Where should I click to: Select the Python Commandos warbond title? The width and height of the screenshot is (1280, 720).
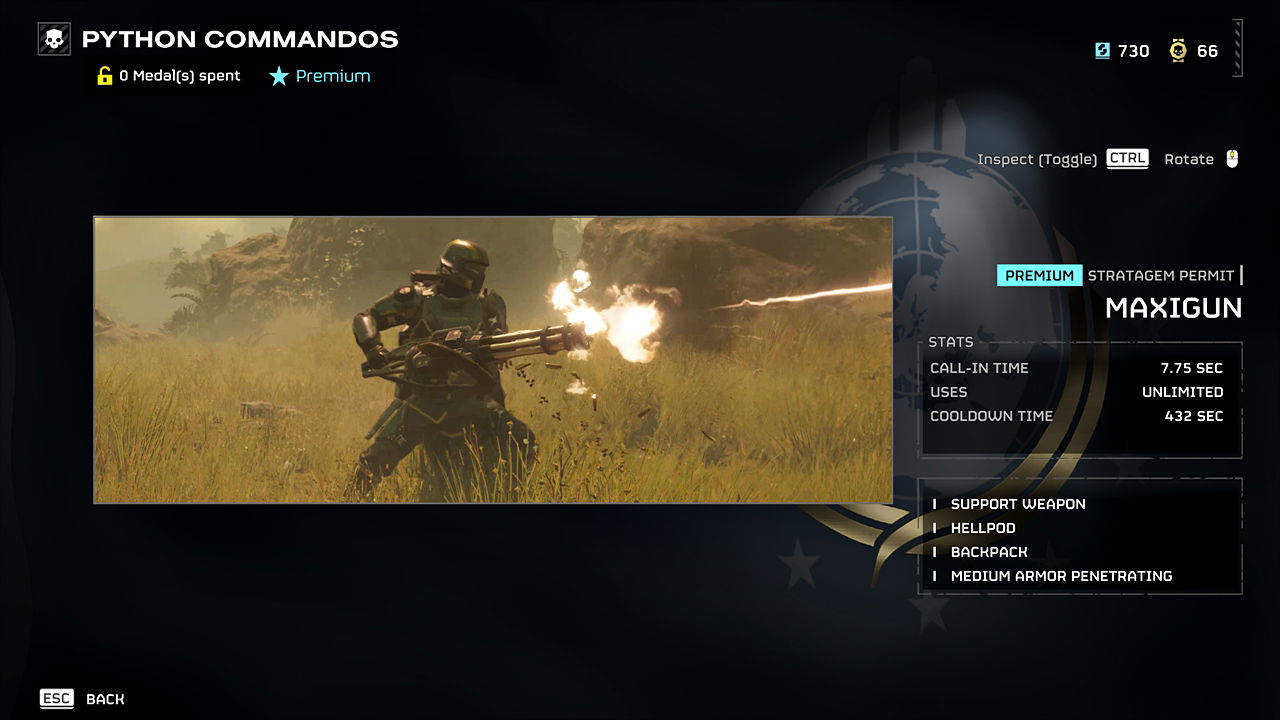tap(242, 39)
